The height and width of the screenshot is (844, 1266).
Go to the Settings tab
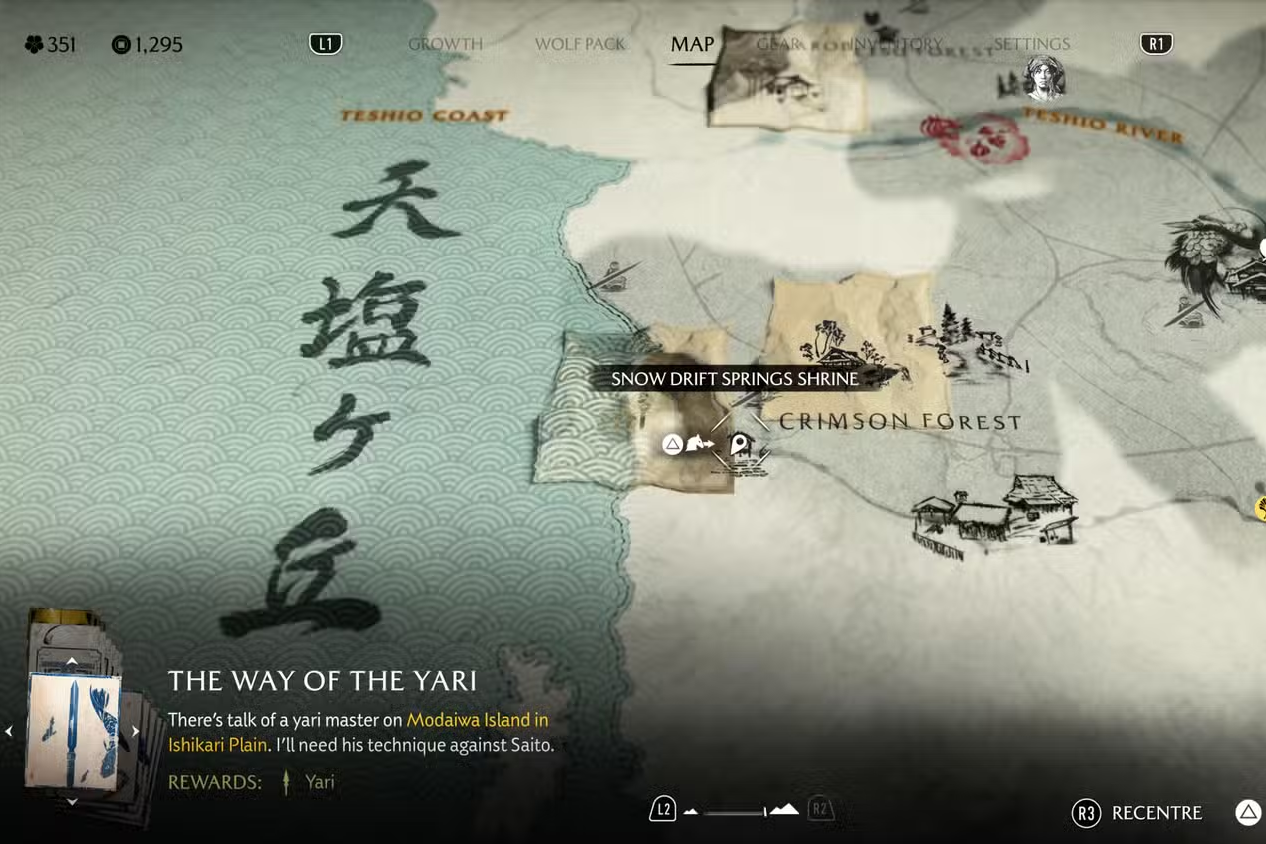[1031, 44]
